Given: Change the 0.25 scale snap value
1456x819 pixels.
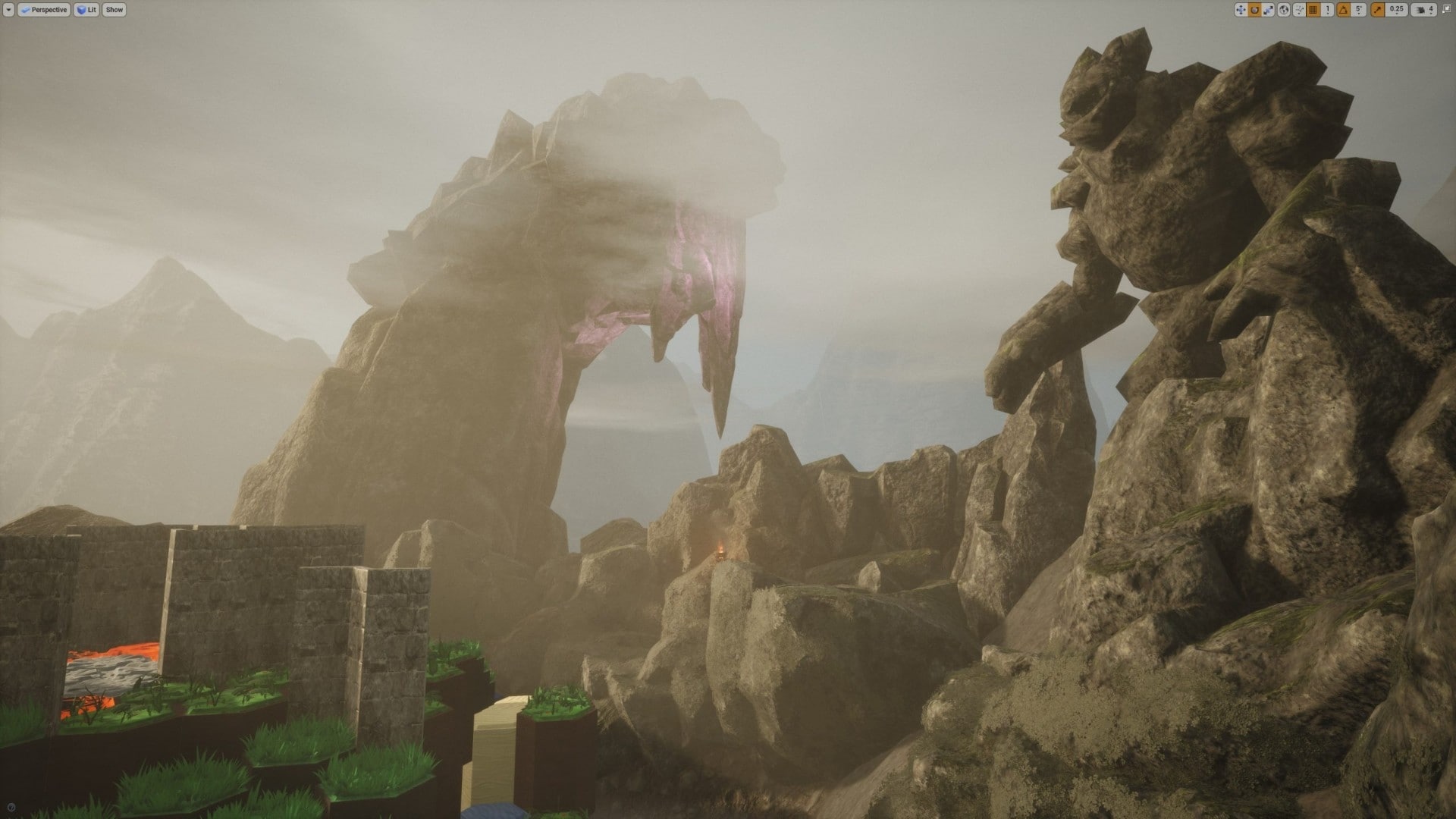Looking at the screenshot, I should point(1396,10).
